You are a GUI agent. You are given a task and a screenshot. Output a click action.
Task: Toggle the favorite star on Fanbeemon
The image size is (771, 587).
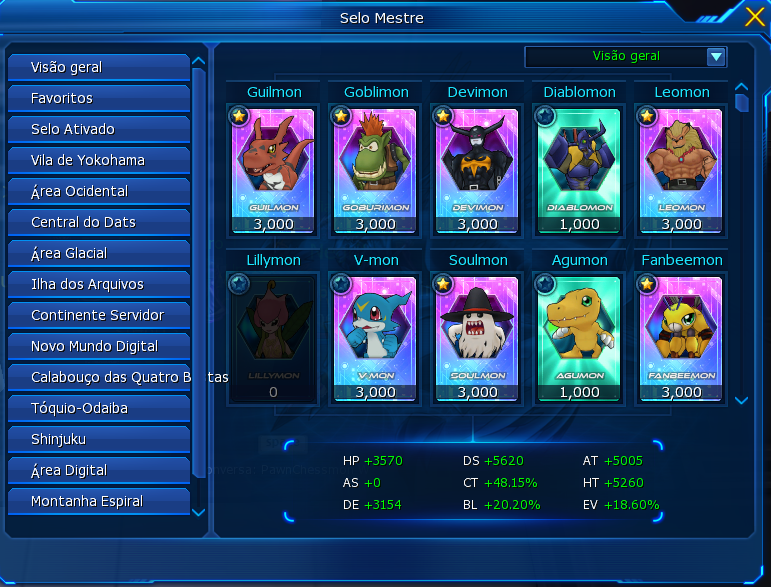pyautogui.click(x=647, y=285)
